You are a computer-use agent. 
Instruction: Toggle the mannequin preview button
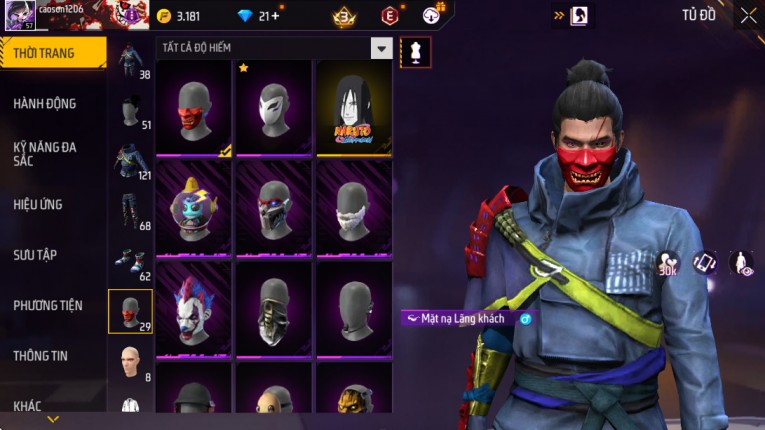tap(415, 51)
